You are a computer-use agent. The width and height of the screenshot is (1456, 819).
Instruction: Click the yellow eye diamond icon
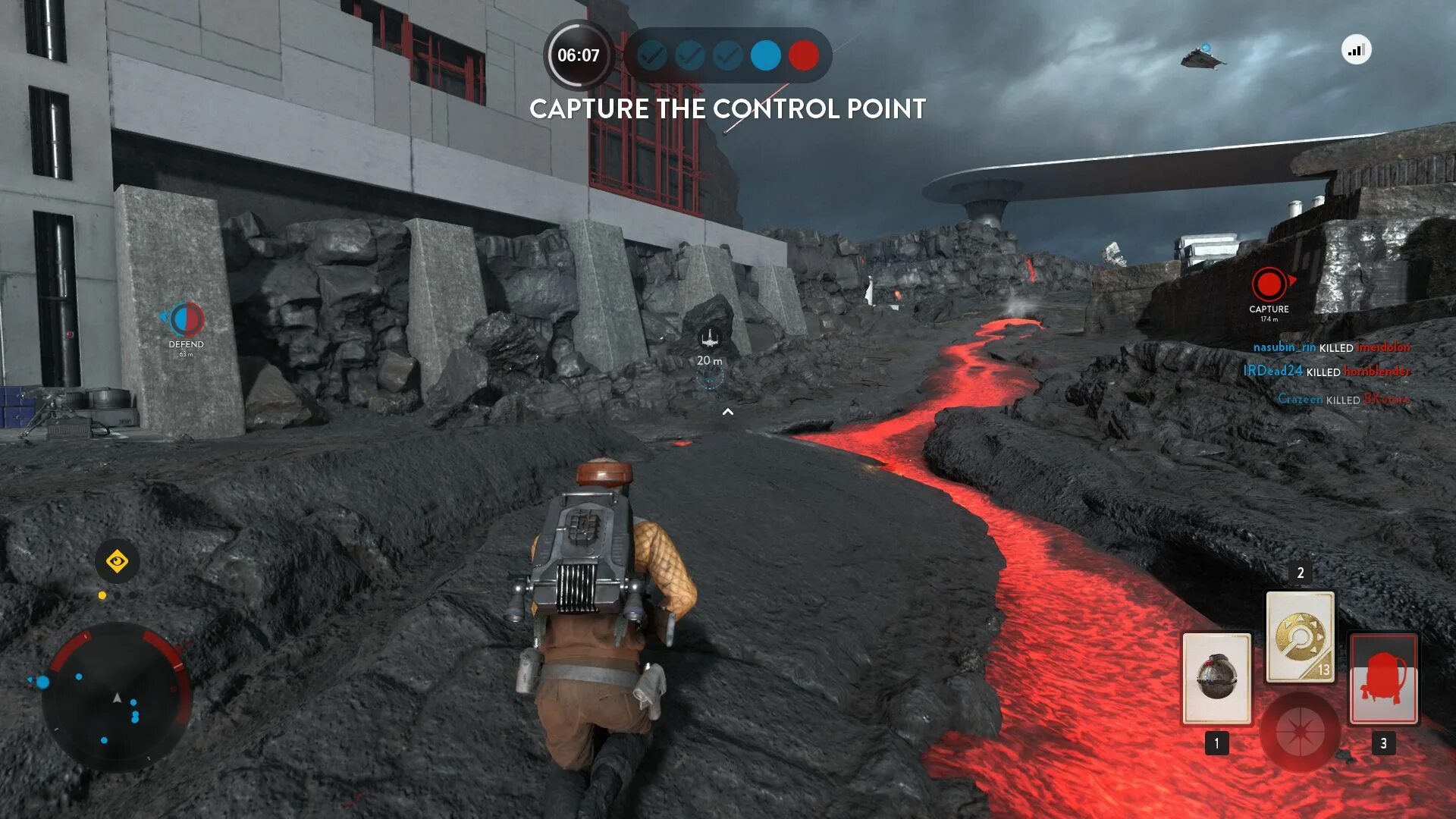[x=117, y=562]
